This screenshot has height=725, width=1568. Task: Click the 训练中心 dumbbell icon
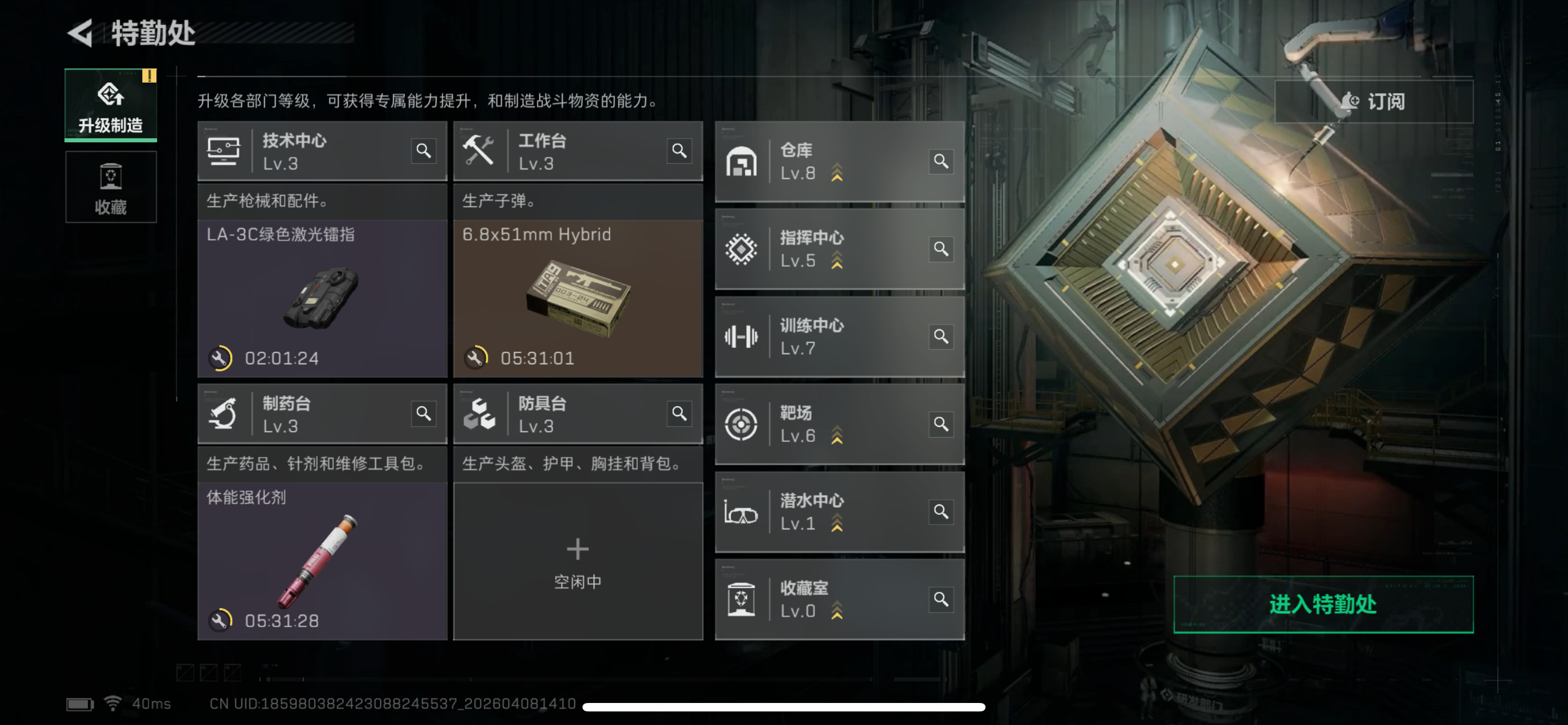pyautogui.click(x=742, y=337)
